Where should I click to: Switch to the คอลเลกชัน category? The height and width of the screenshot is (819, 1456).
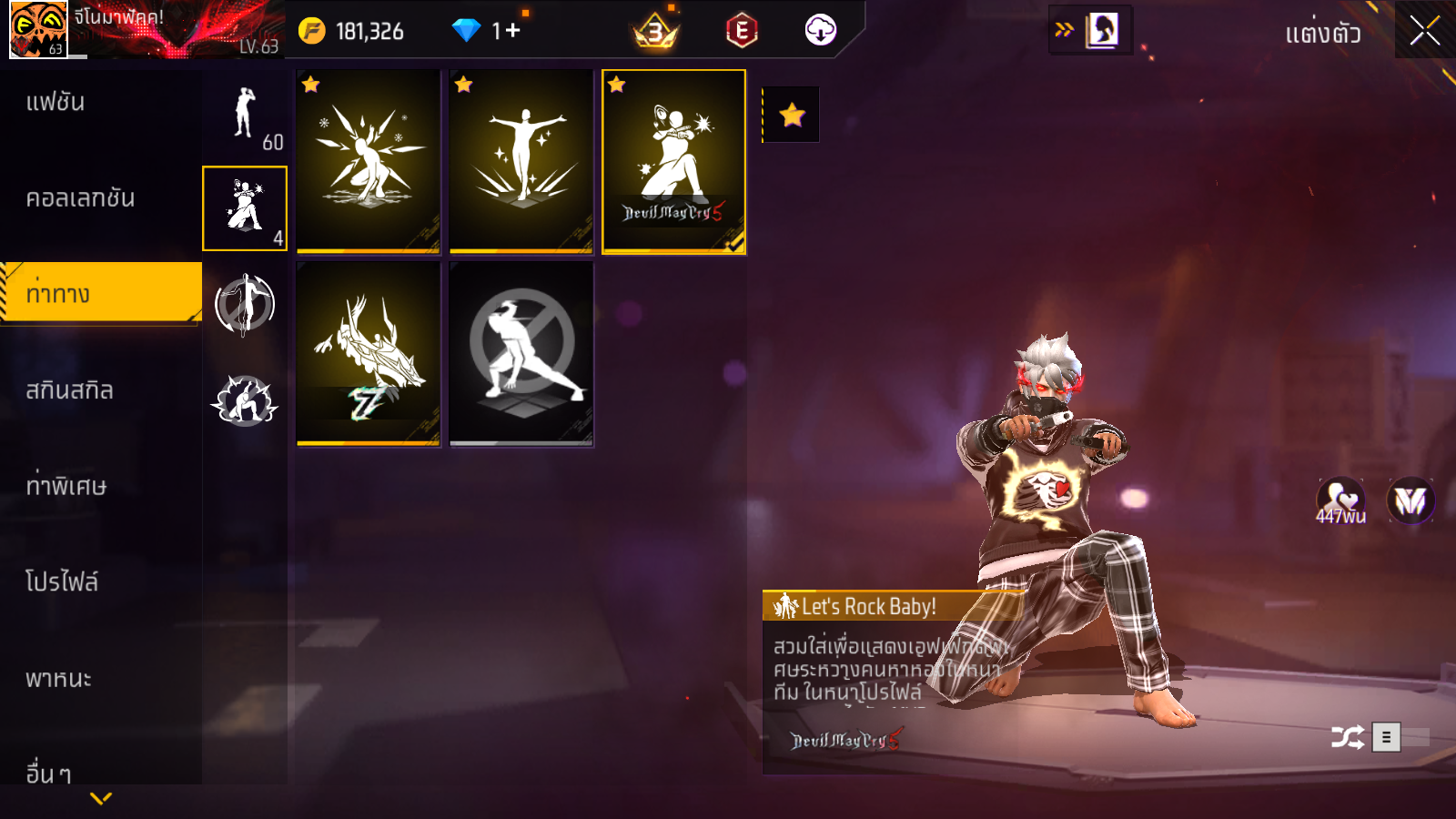[80, 198]
